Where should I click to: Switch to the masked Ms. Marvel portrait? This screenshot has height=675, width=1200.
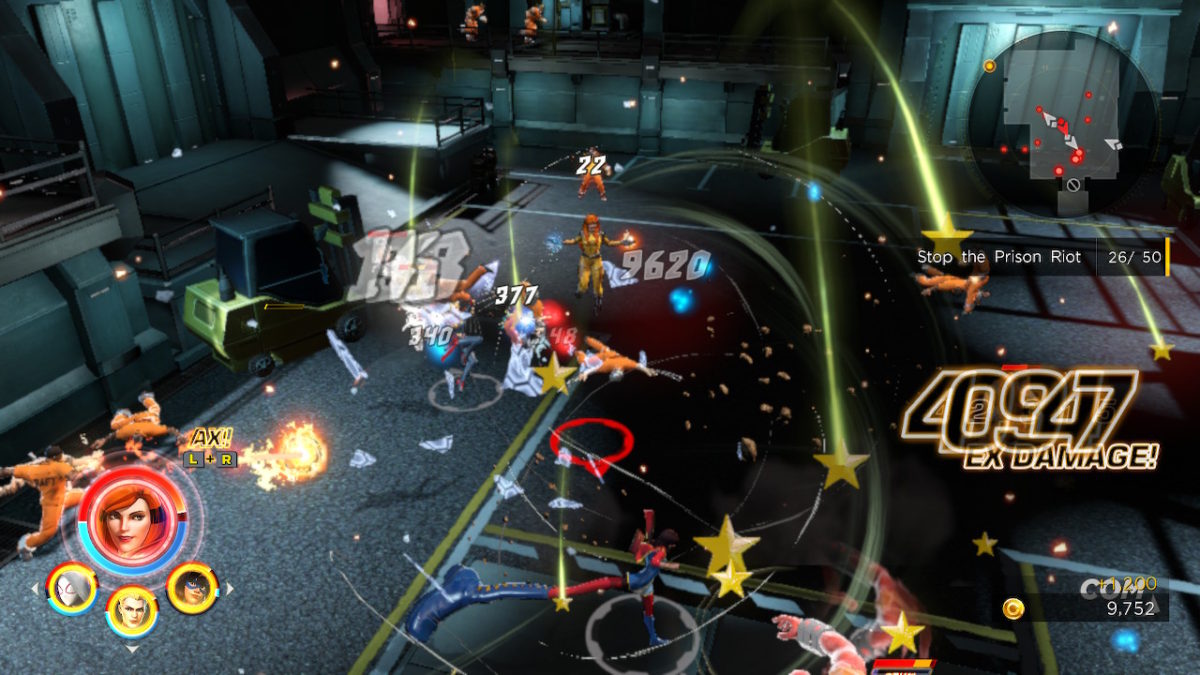click(192, 588)
